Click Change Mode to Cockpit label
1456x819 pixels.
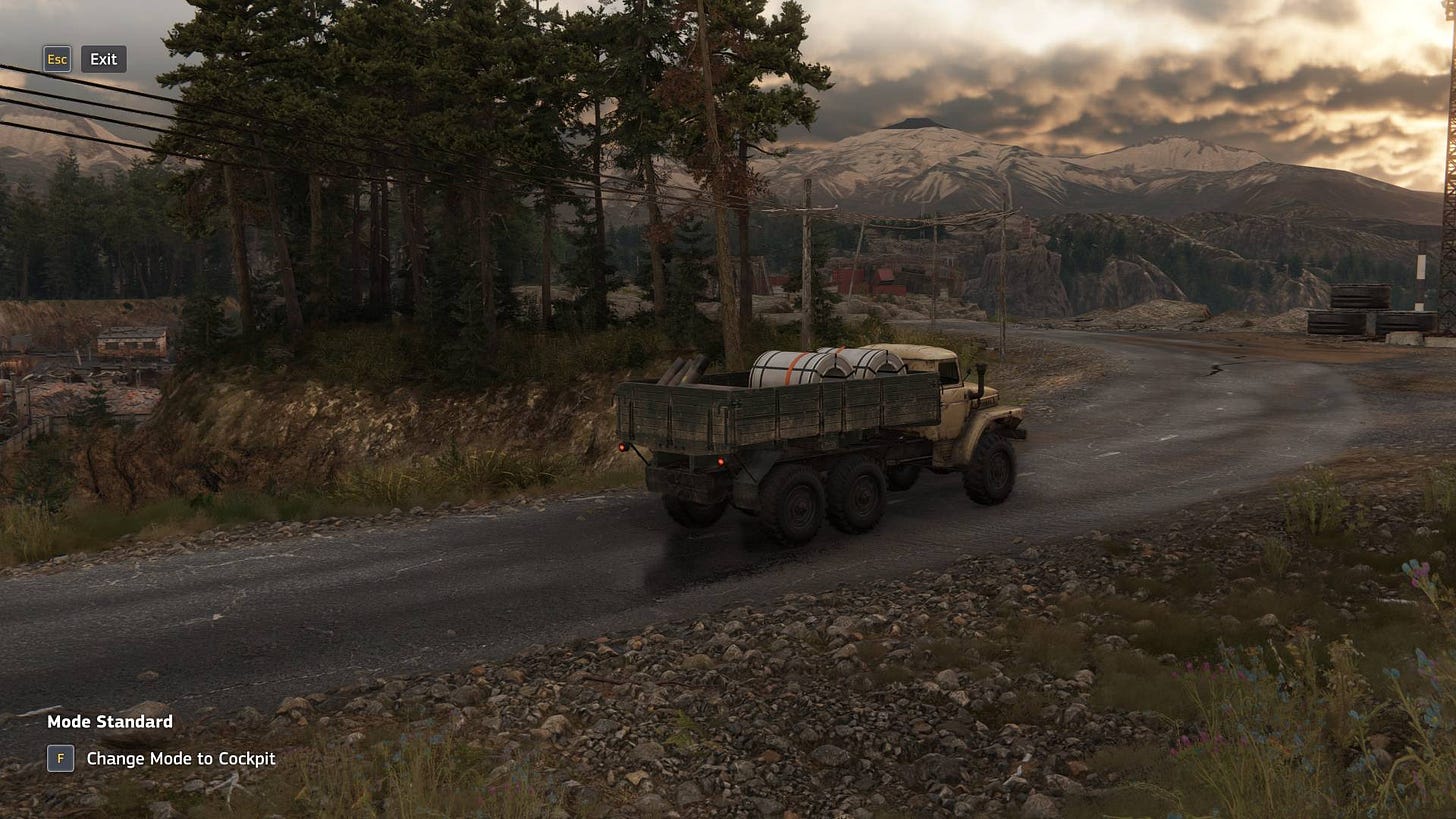pos(180,759)
